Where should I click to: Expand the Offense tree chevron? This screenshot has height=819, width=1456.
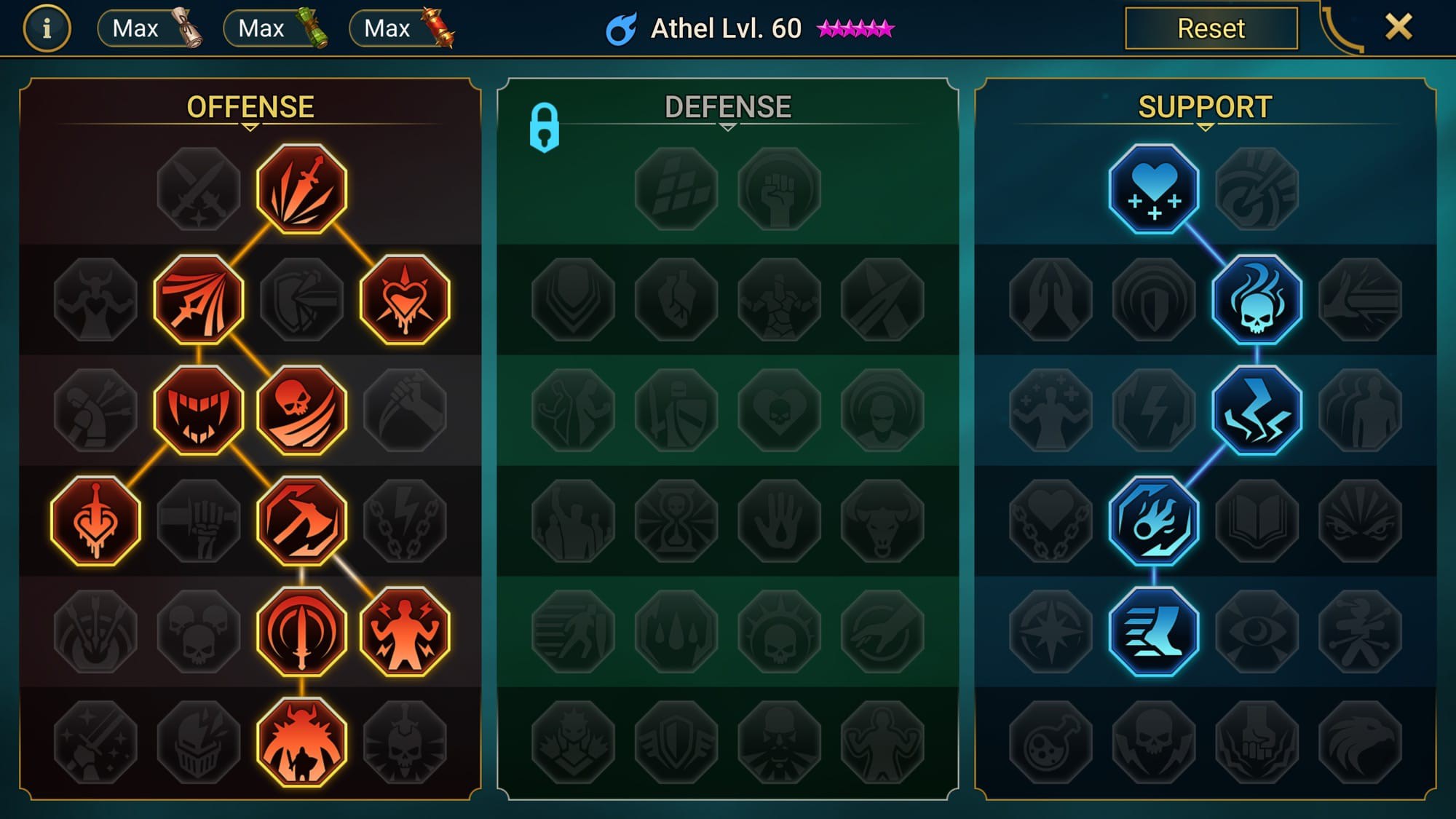coord(250,126)
